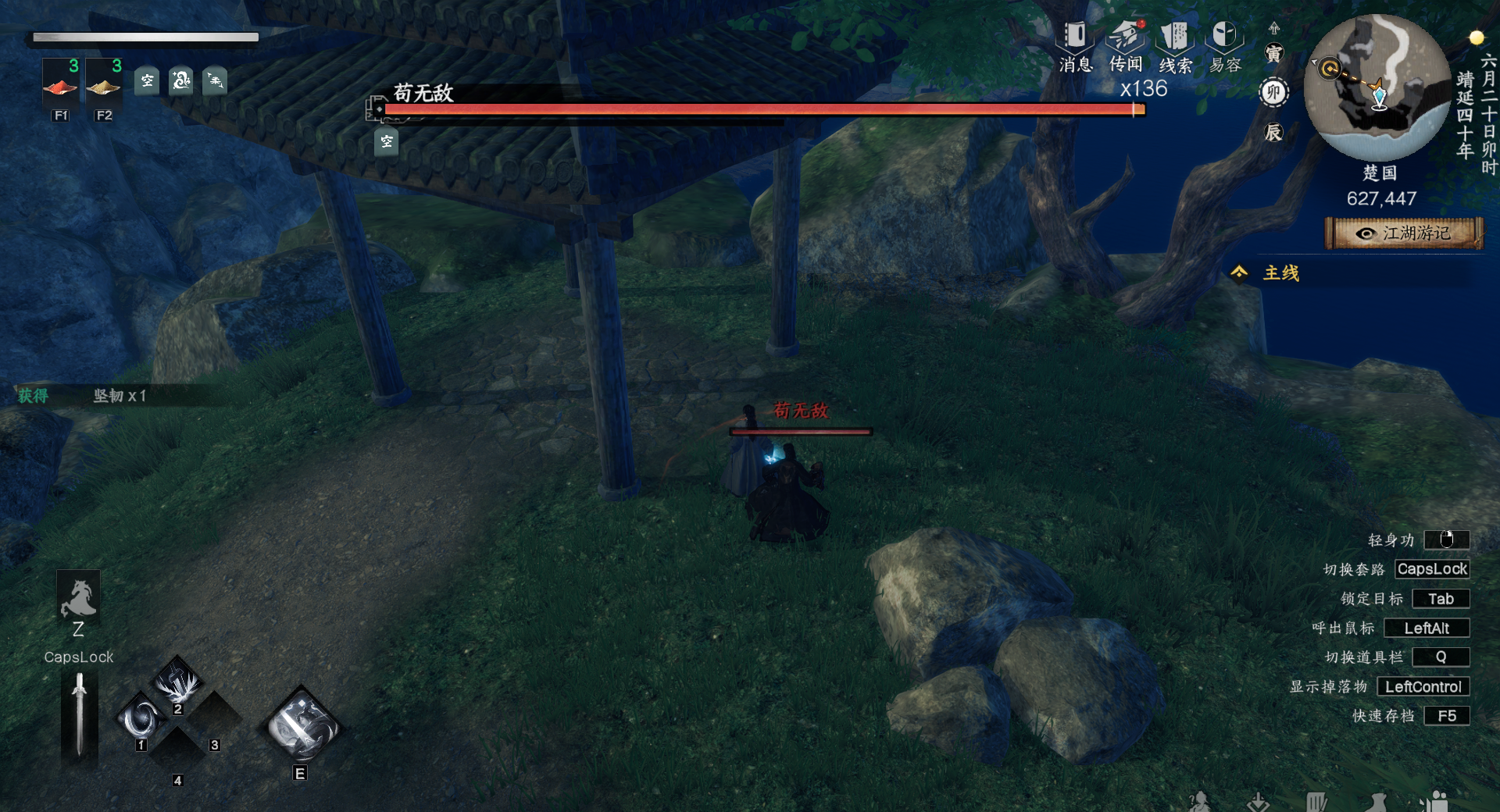Click the circular minimap
1500x812 pixels.
point(1377,87)
